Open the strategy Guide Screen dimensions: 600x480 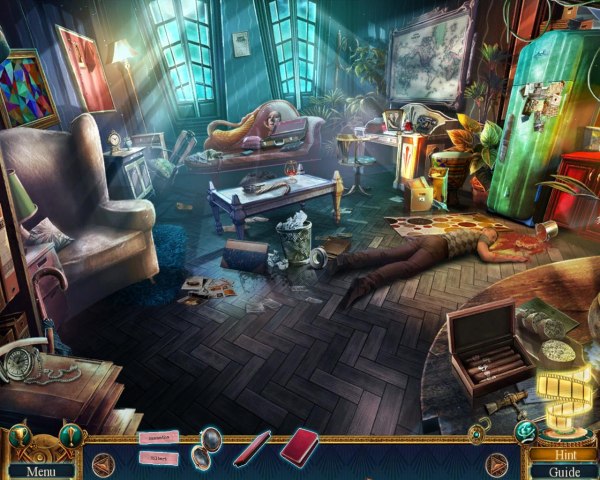pyautogui.click(x=563, y=471)
